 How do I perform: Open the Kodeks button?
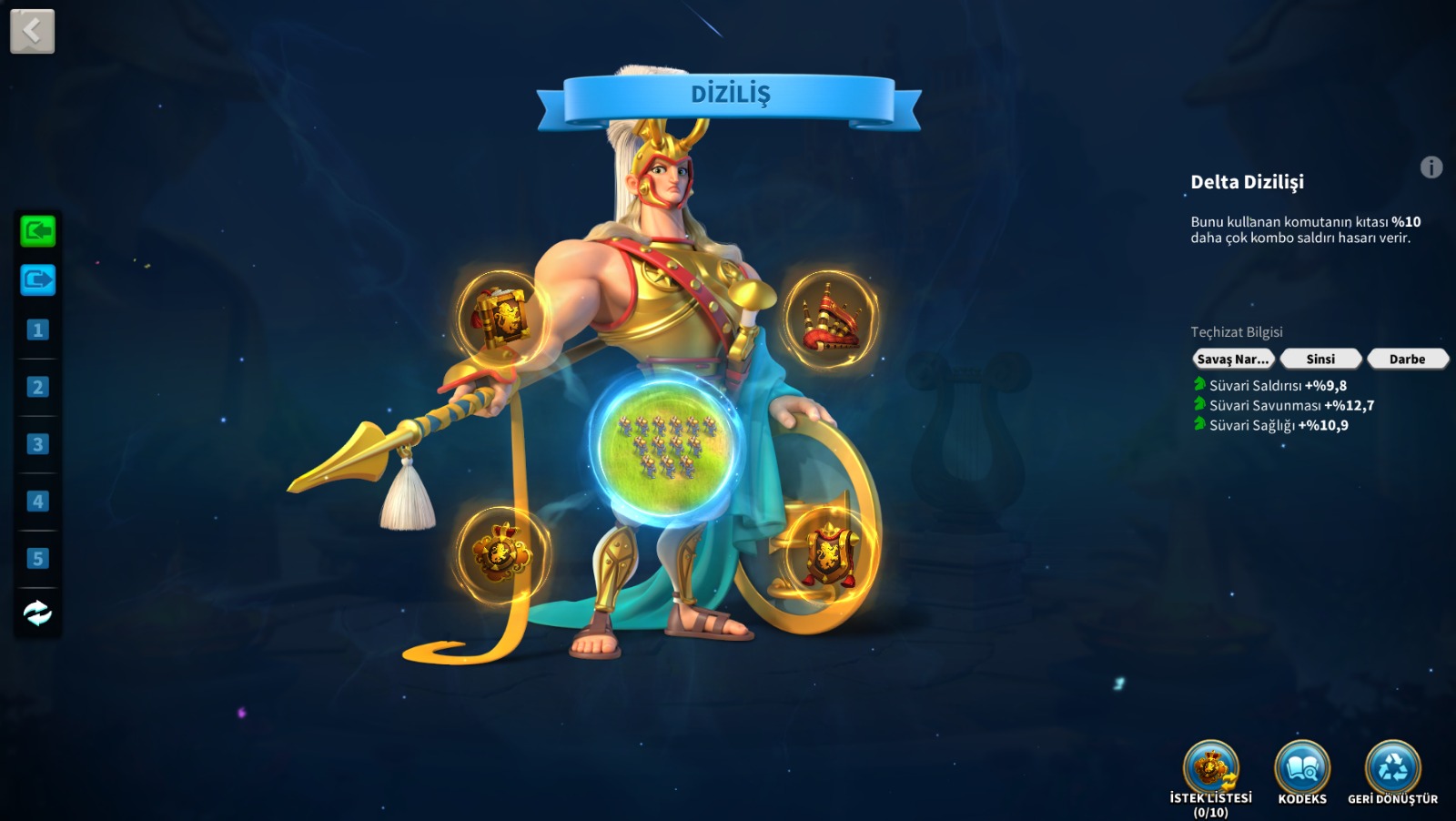tap(1302, 770)
